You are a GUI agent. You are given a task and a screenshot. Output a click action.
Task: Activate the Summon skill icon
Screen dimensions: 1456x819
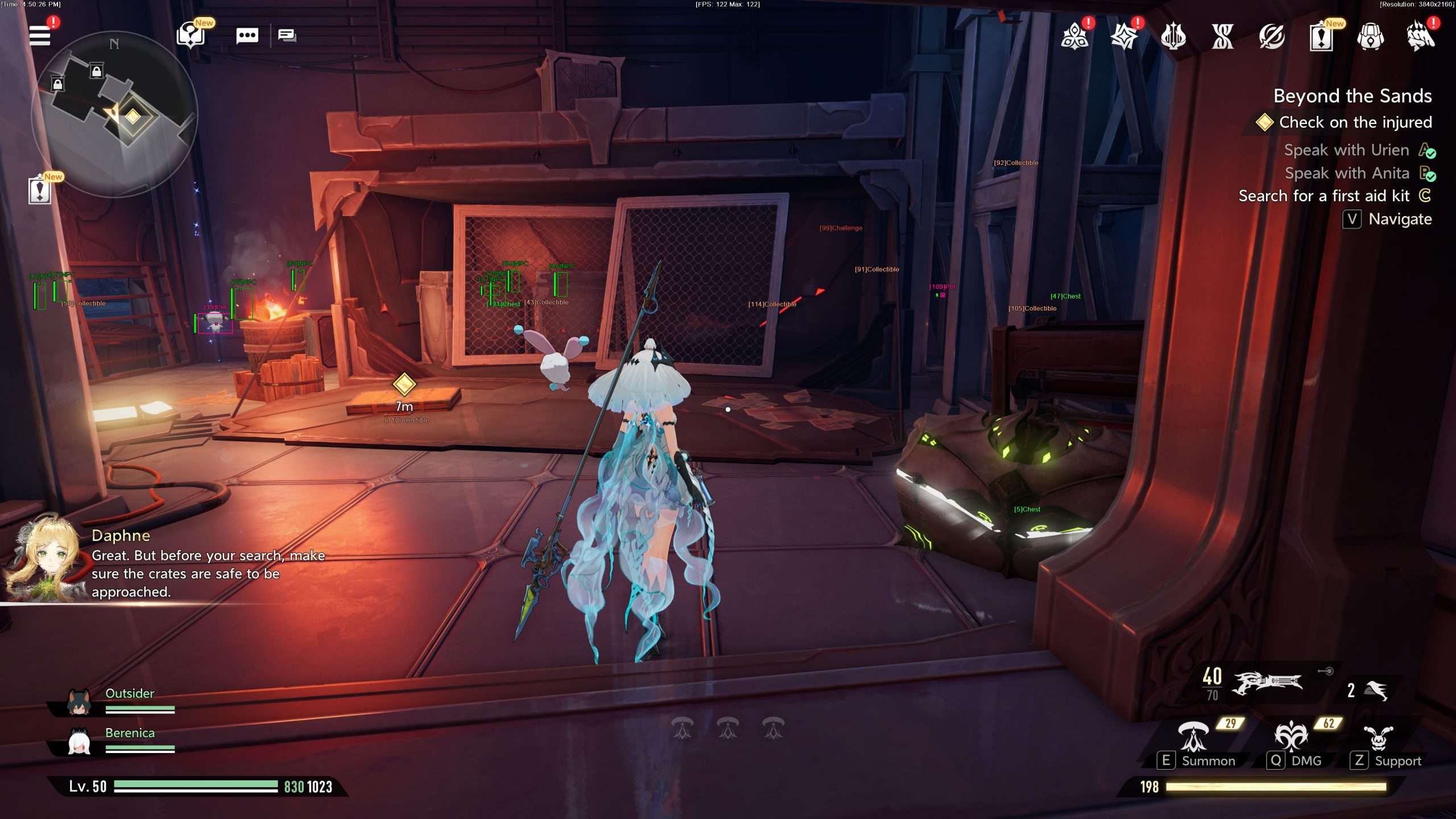[1193, 737]
